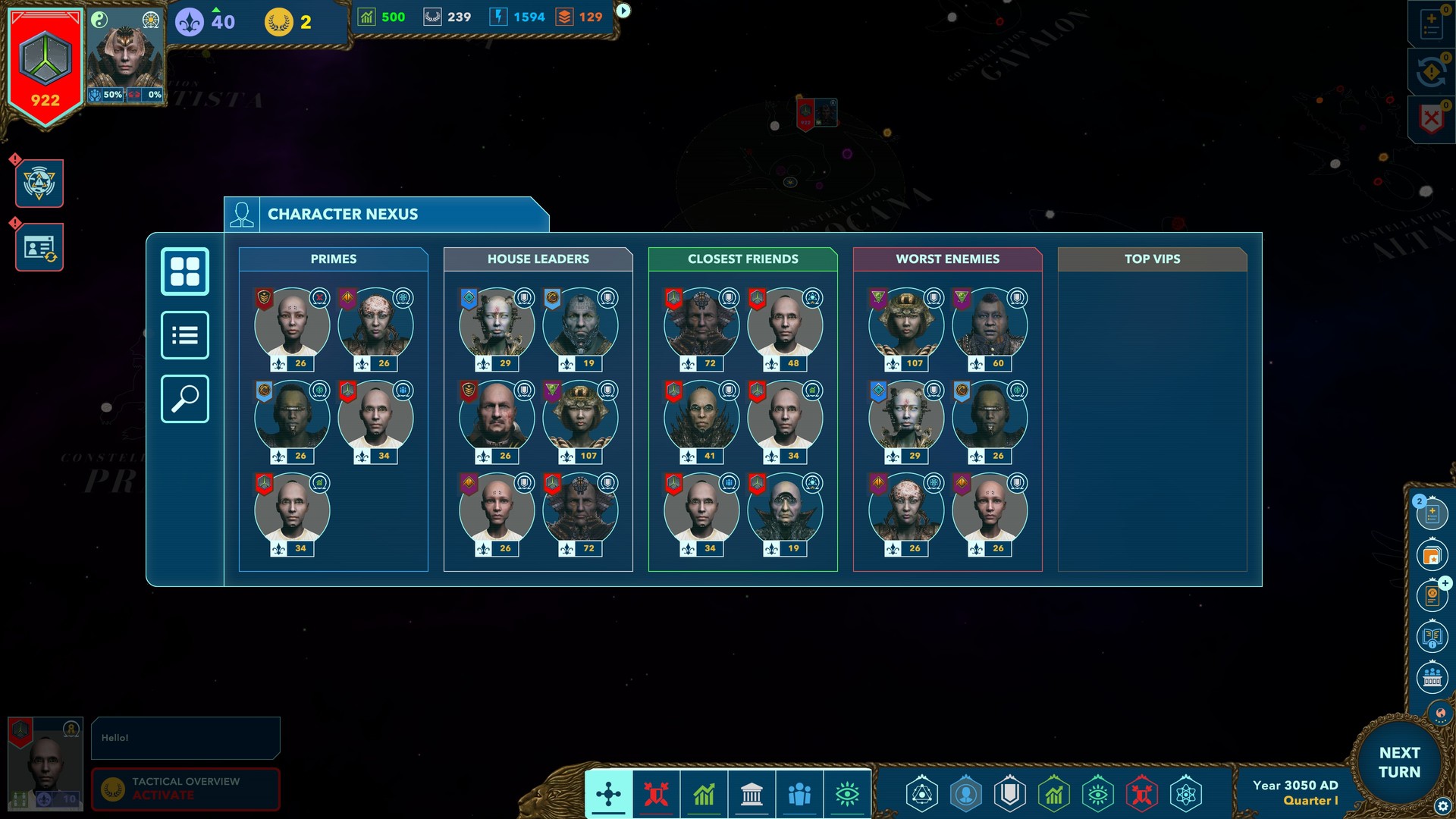Open the clipboard icon with badge 2

click(1432, 513)
